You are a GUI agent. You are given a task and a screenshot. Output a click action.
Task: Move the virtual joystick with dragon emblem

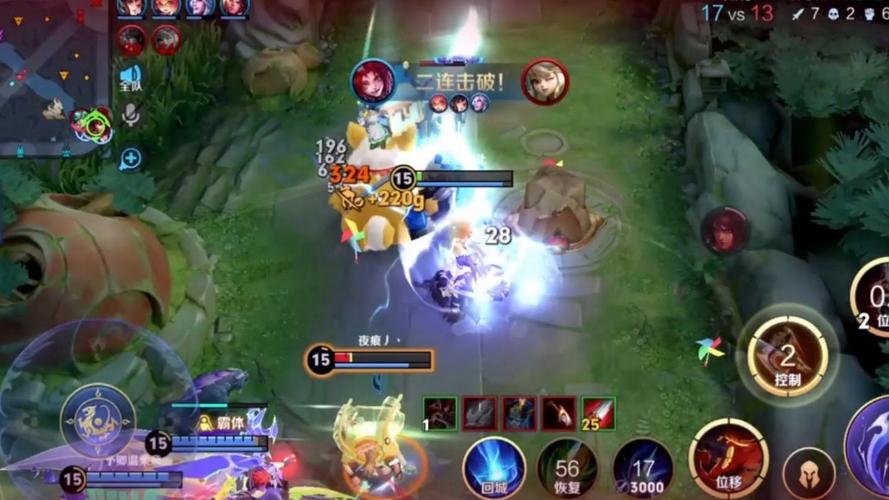pyautogui.click(x=98, y=420)
